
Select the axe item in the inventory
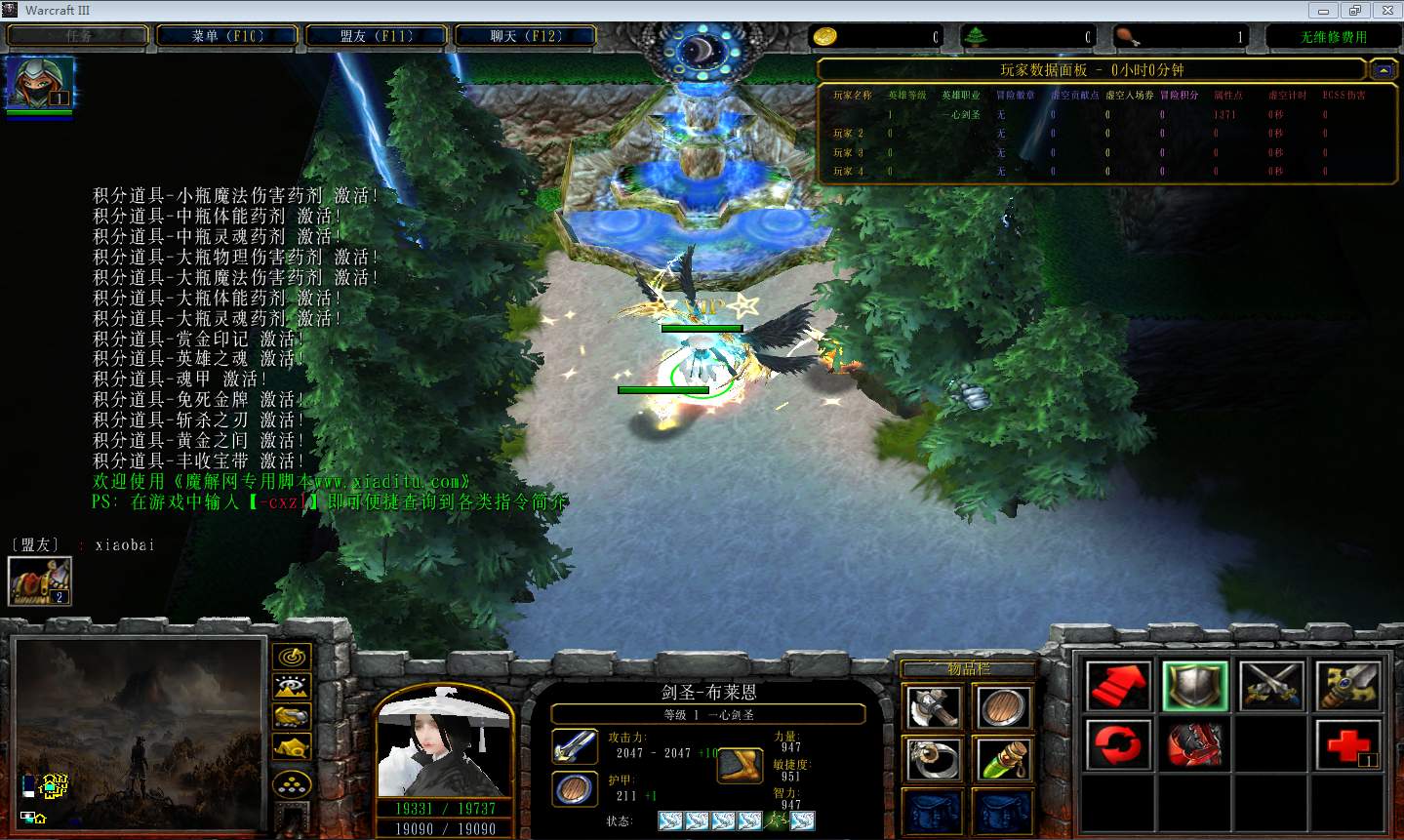point(932,707)
